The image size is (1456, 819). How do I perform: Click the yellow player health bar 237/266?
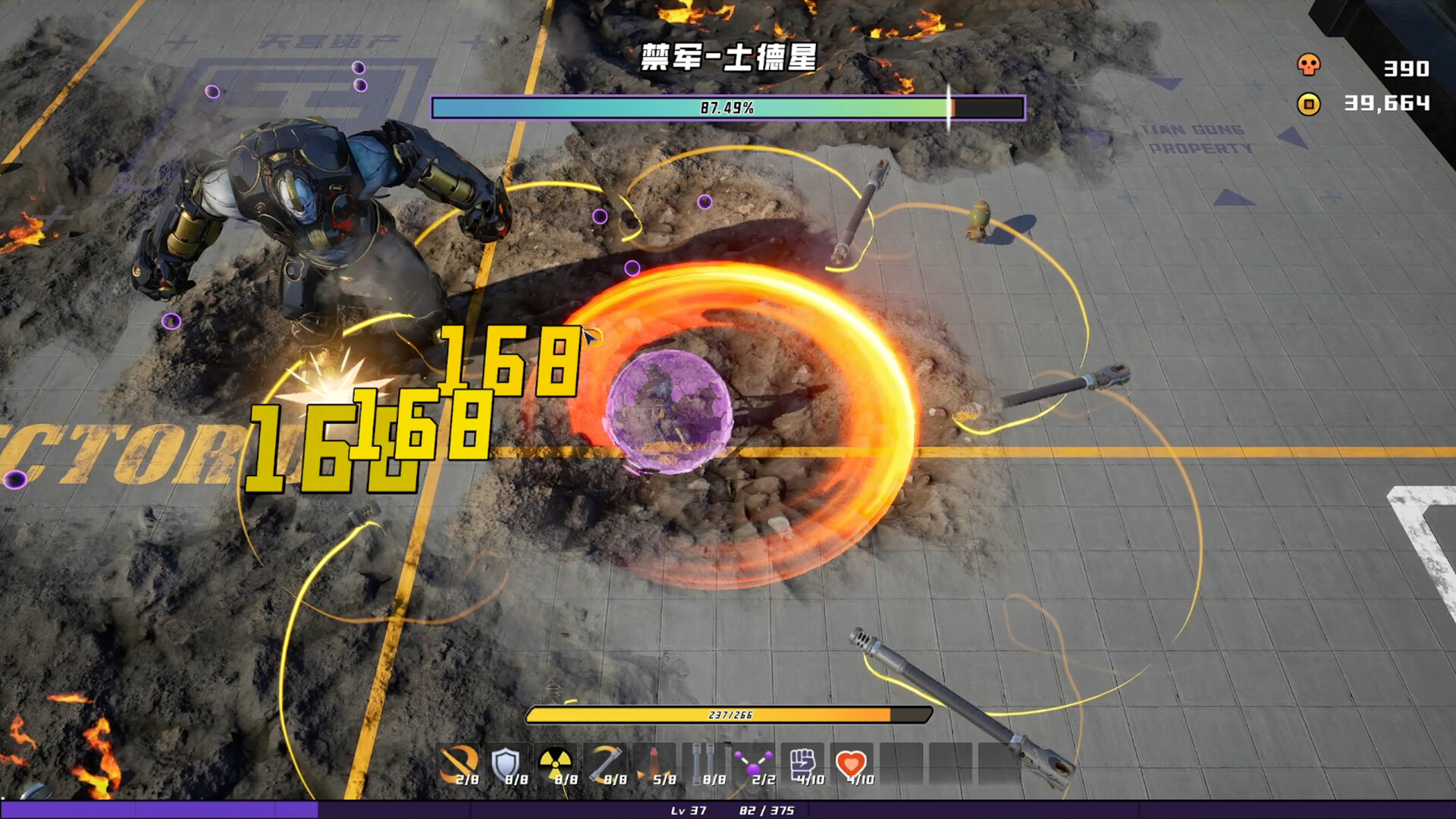(728, 714)
